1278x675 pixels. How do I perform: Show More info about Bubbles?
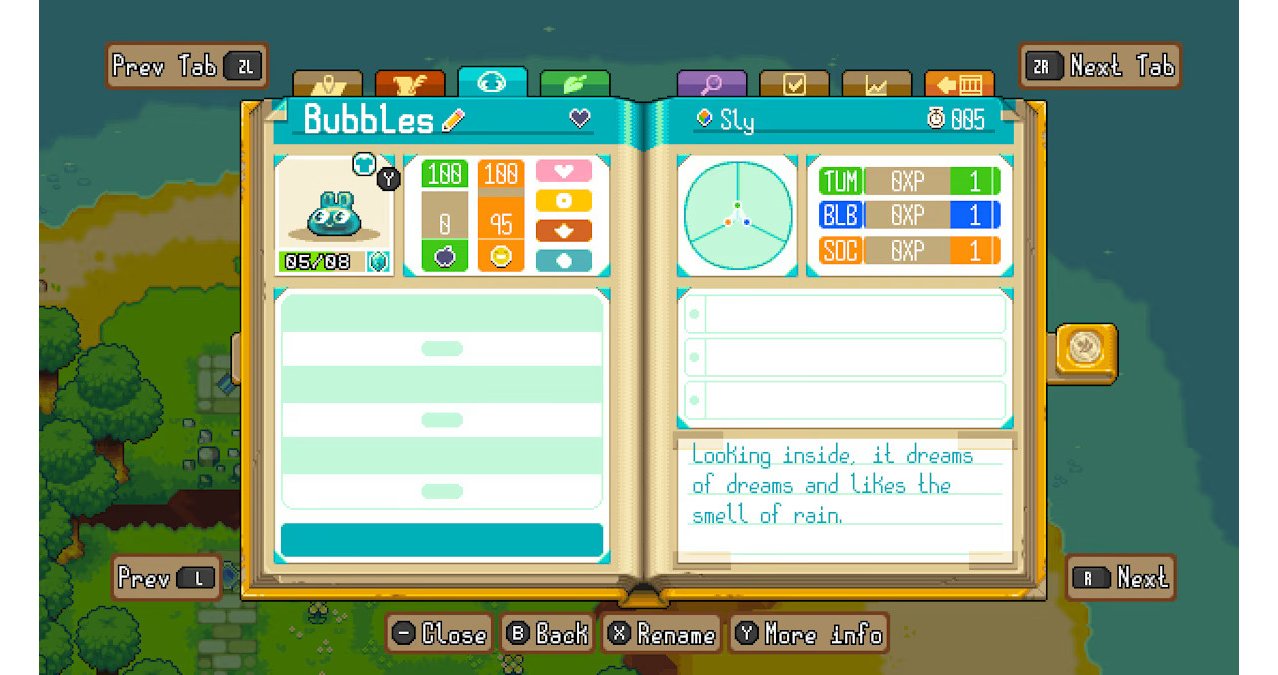(x=809, y=634)
